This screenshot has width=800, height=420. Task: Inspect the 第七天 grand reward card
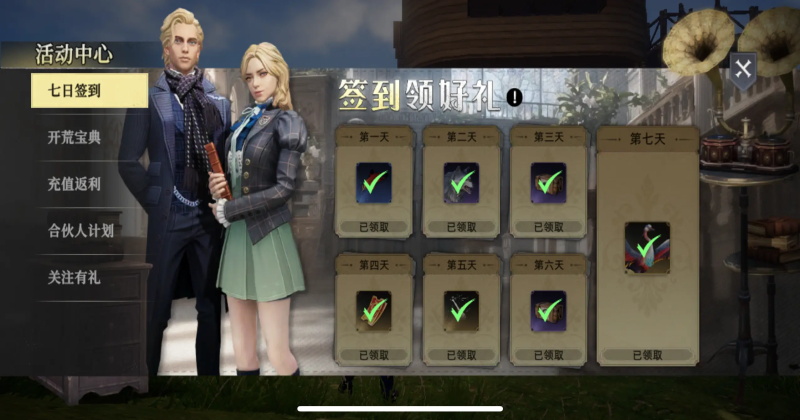[x=647, y=245]
